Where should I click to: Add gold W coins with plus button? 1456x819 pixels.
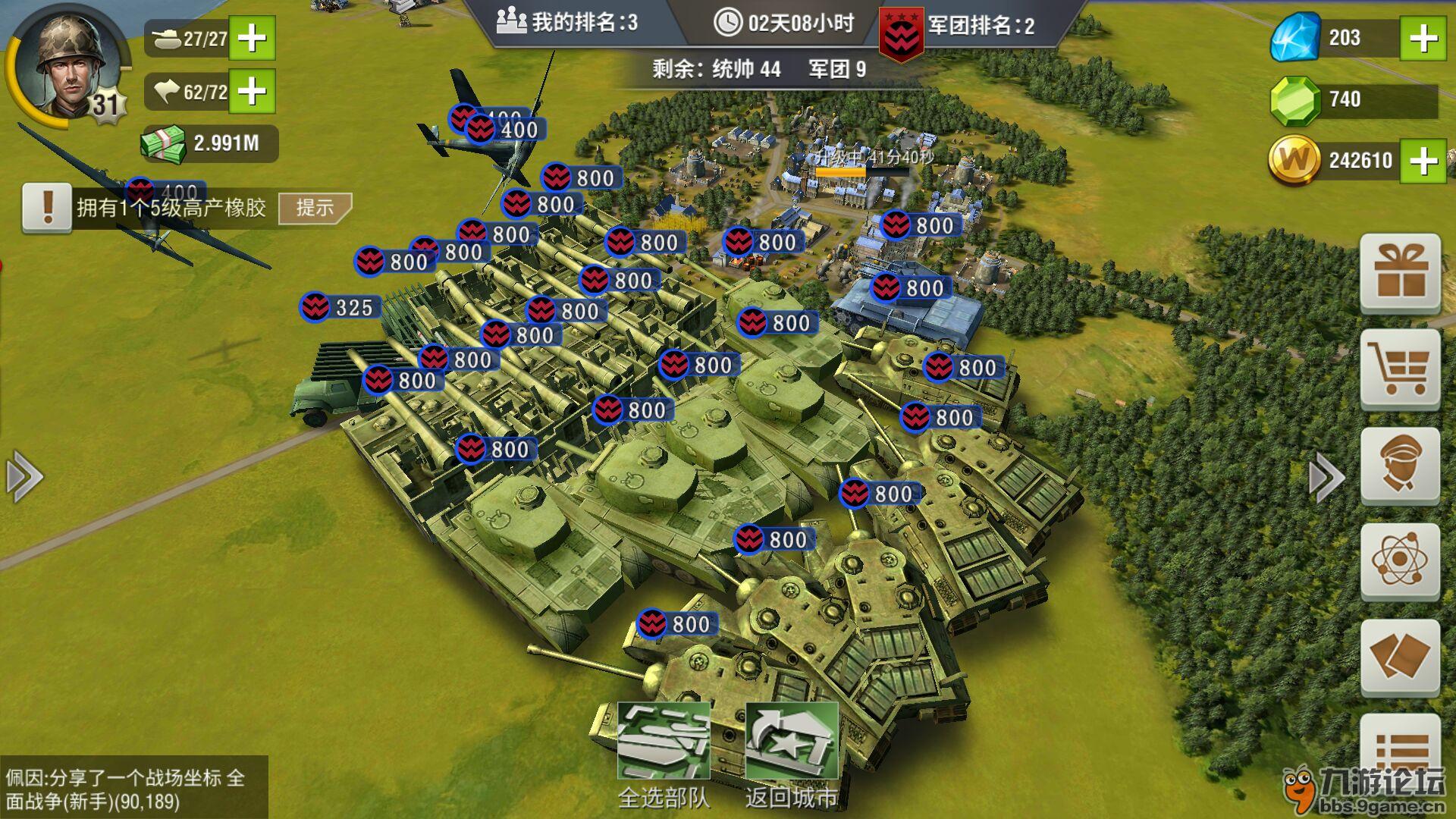[x=1423, y=160]
